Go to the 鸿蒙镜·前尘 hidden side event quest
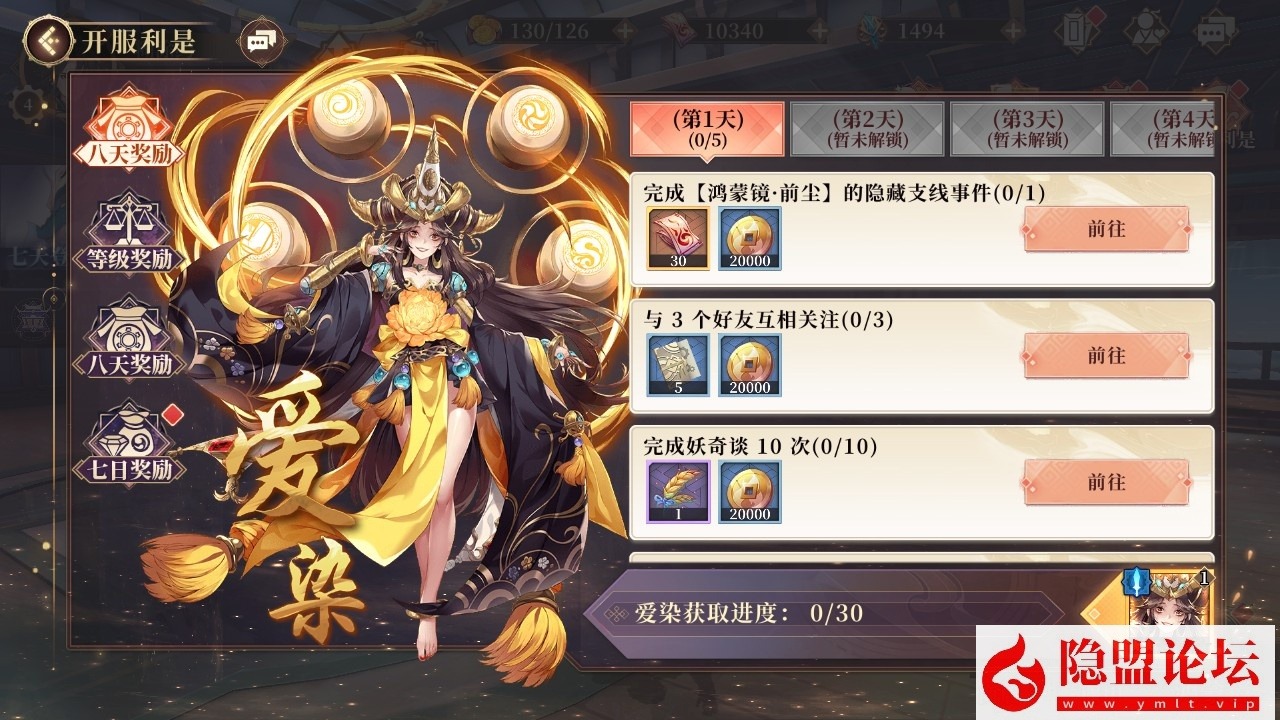Viewport: 1280px width, 720px height. pos(1106,229)
